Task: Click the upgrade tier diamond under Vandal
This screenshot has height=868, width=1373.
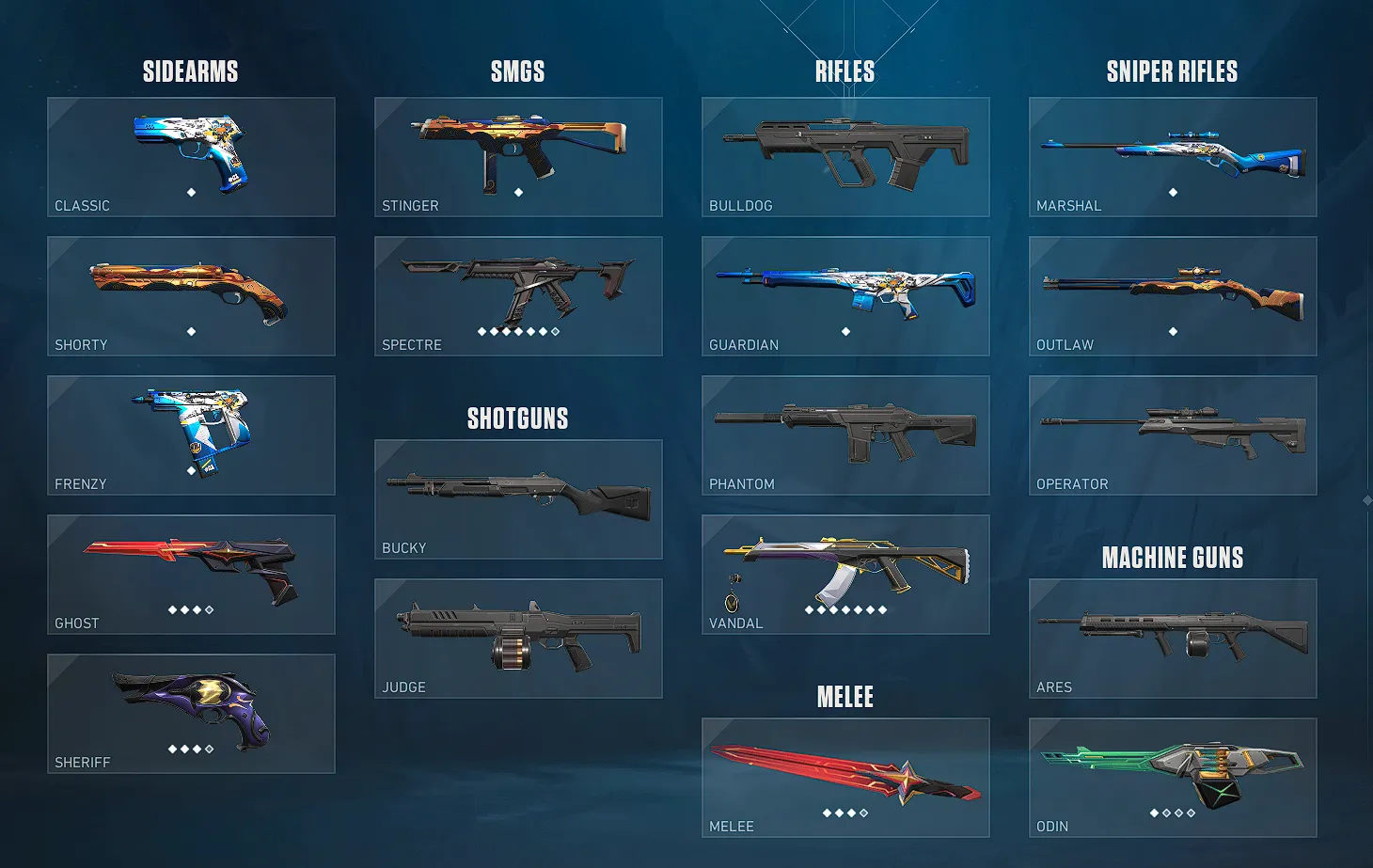Action: click(x=844, y=608)
